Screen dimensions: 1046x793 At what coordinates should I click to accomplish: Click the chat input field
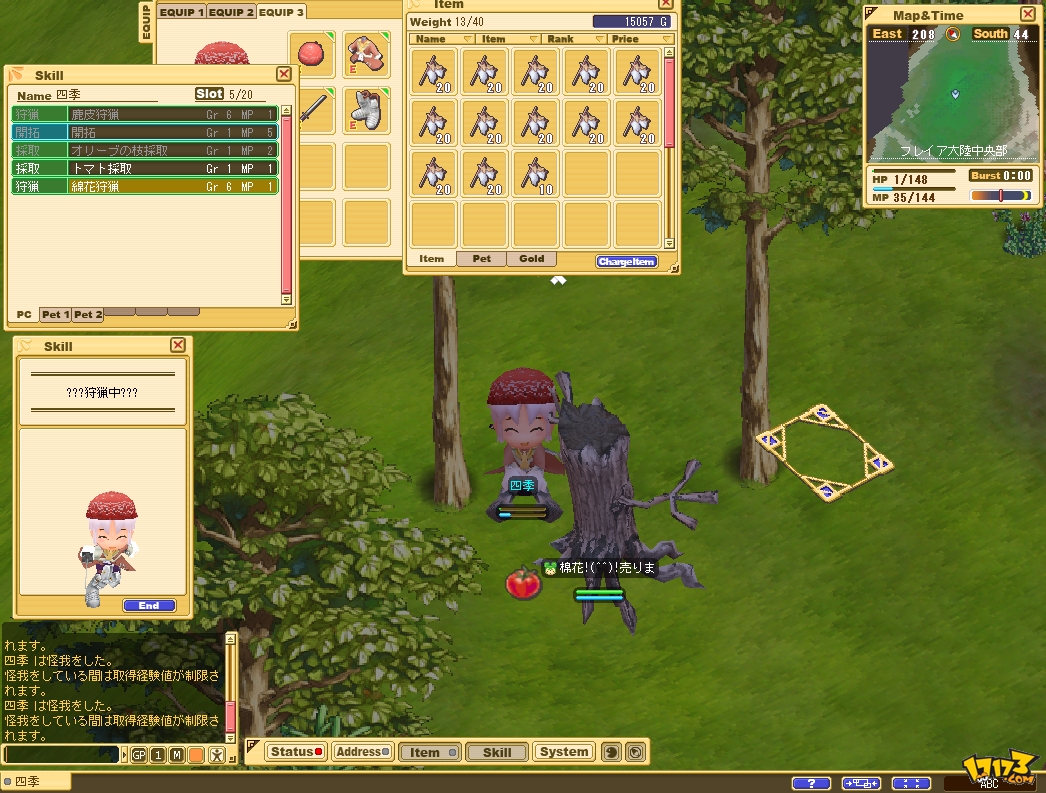[x=60, y=755]
